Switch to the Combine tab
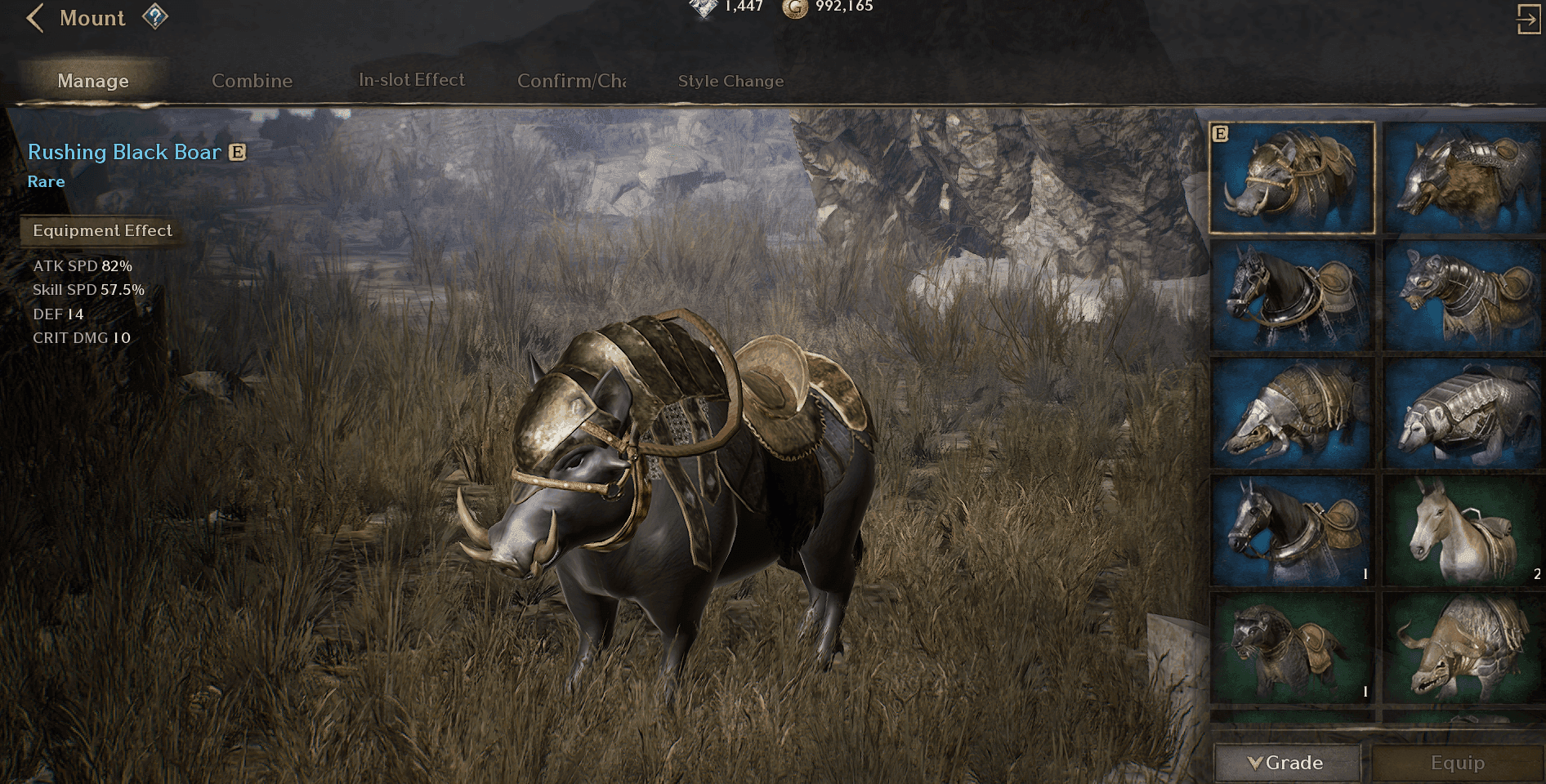Screen dimensions: 1546x784 [x=252, y=81]
